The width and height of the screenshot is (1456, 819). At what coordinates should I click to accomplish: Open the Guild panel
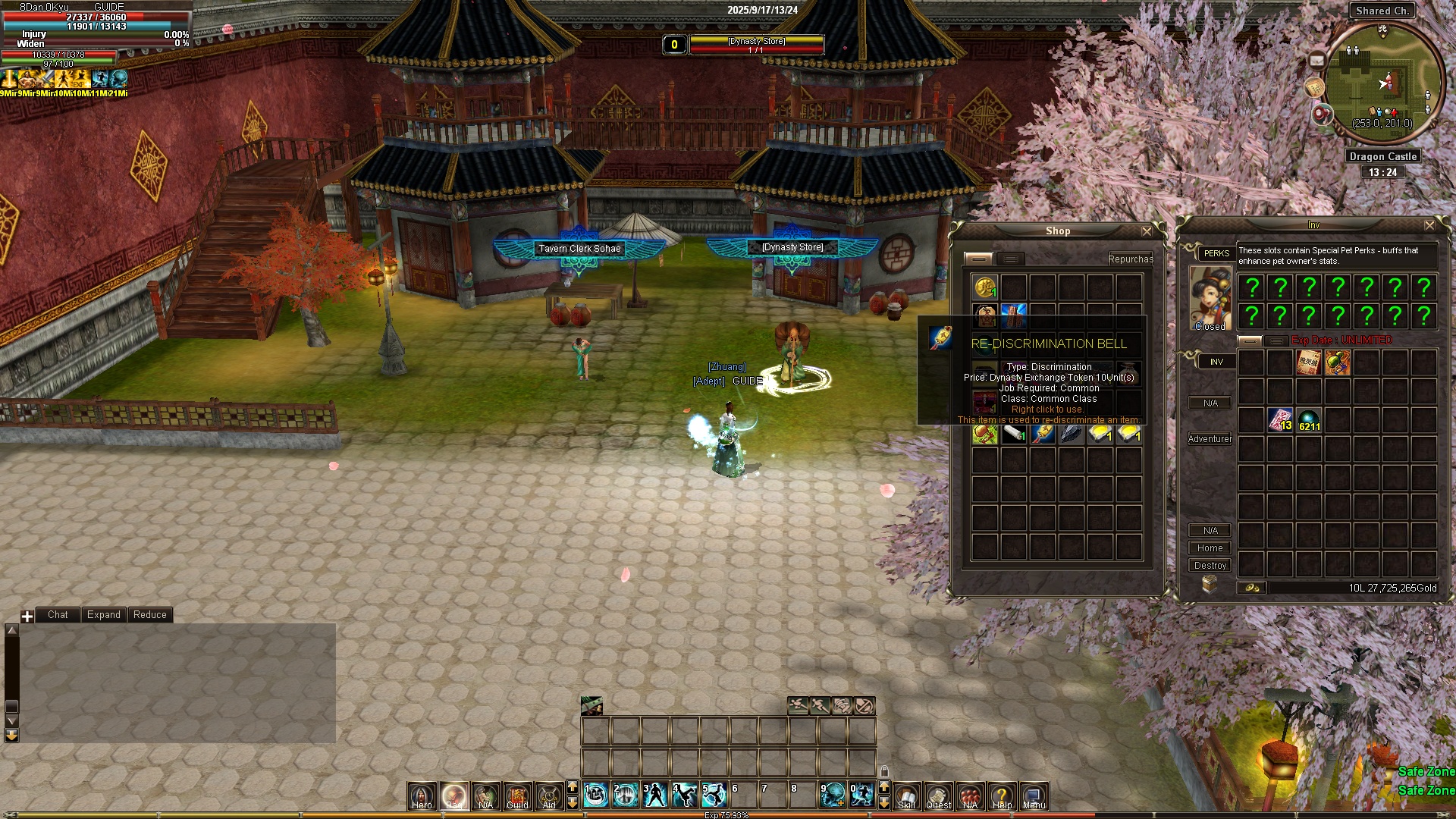(x=517, y=796)
